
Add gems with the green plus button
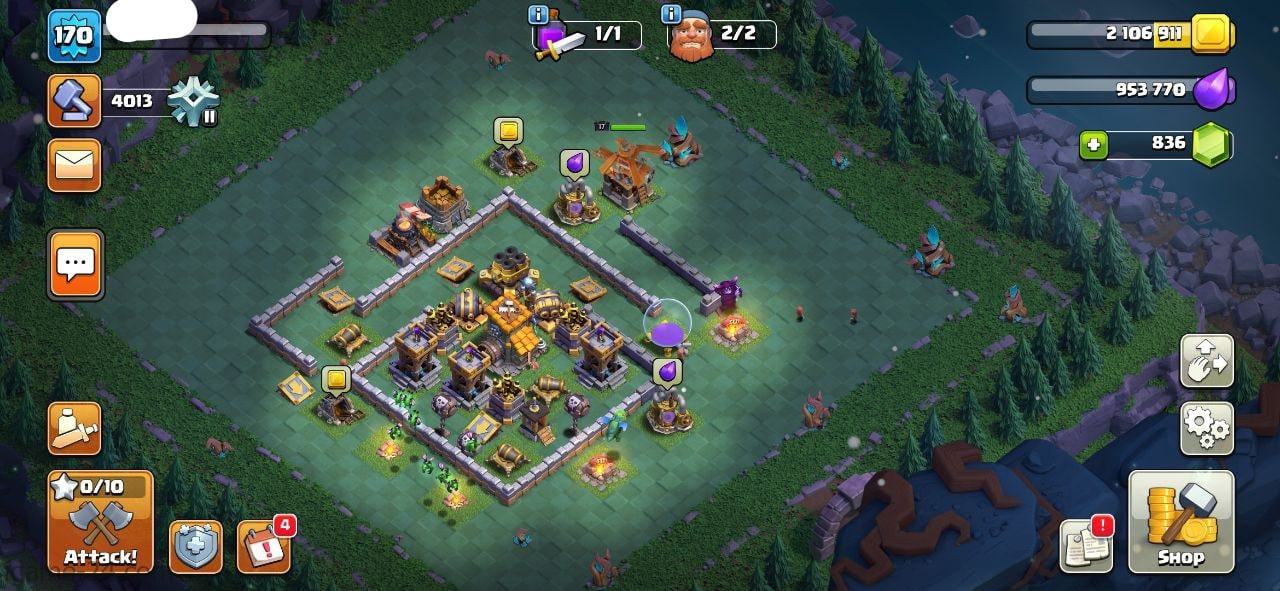pyautogui.click(x=1094, y=145)
